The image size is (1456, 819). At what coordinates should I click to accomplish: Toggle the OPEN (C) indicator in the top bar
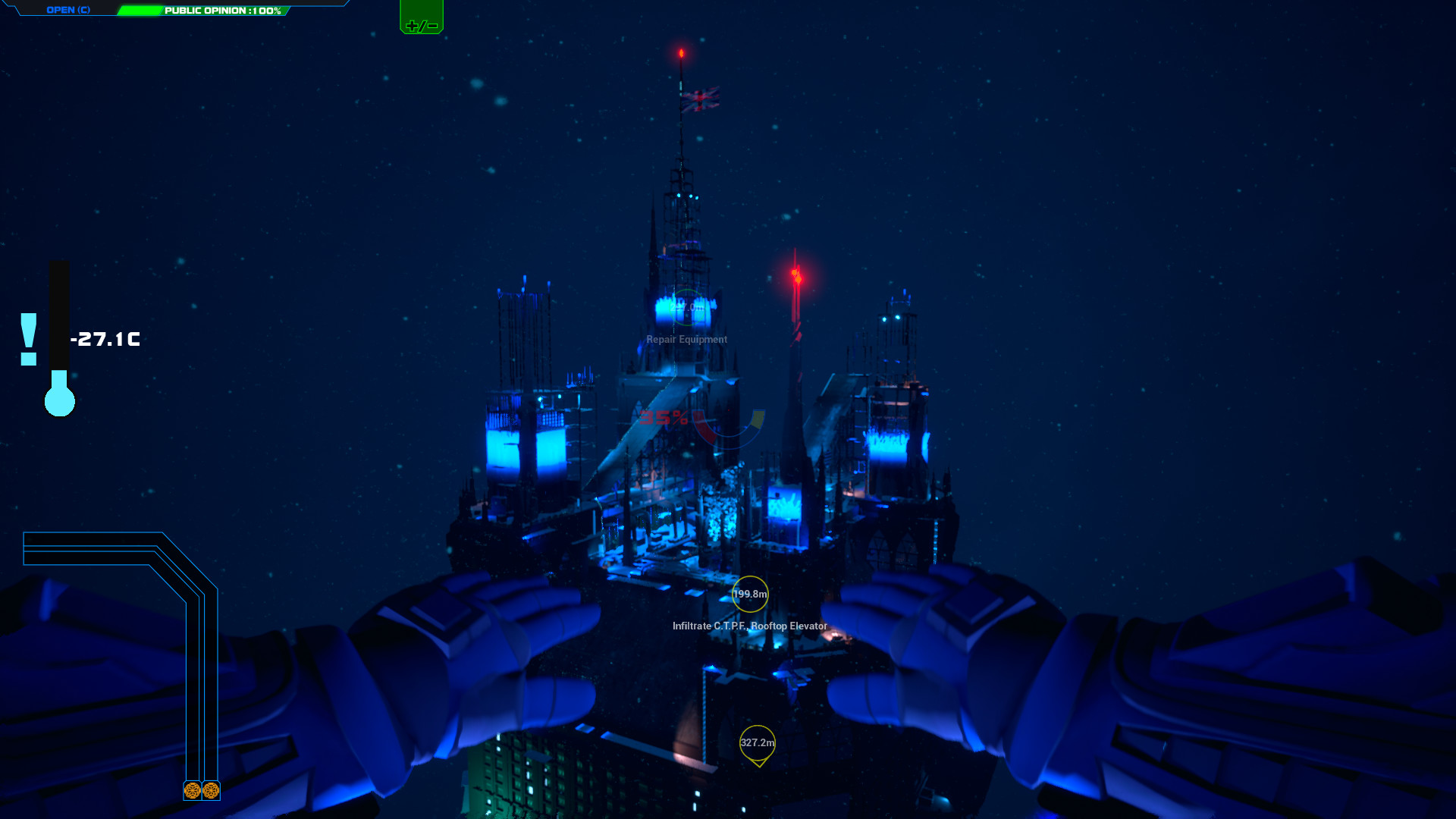click(x=68, y=11)
